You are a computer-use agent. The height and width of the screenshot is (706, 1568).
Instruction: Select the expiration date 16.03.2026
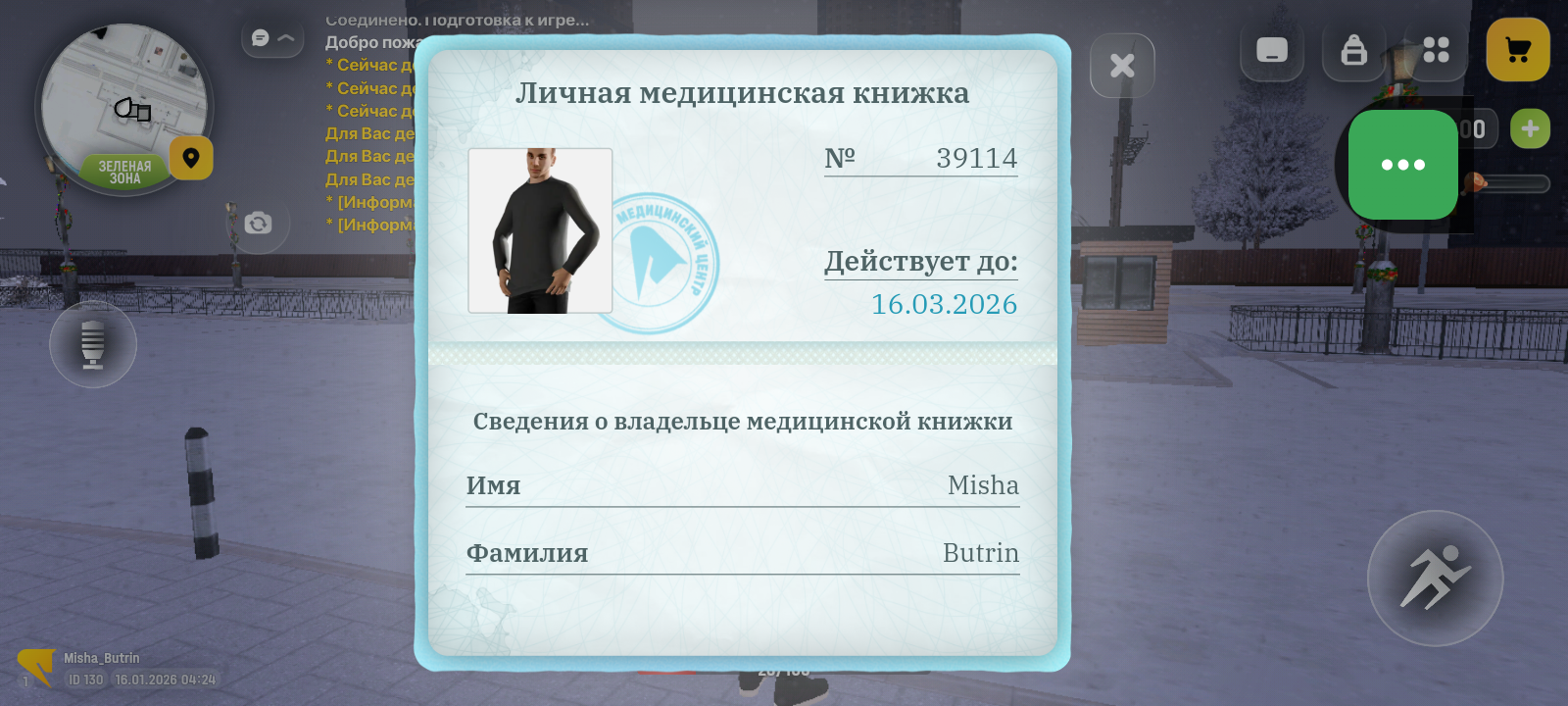[944, 305]
